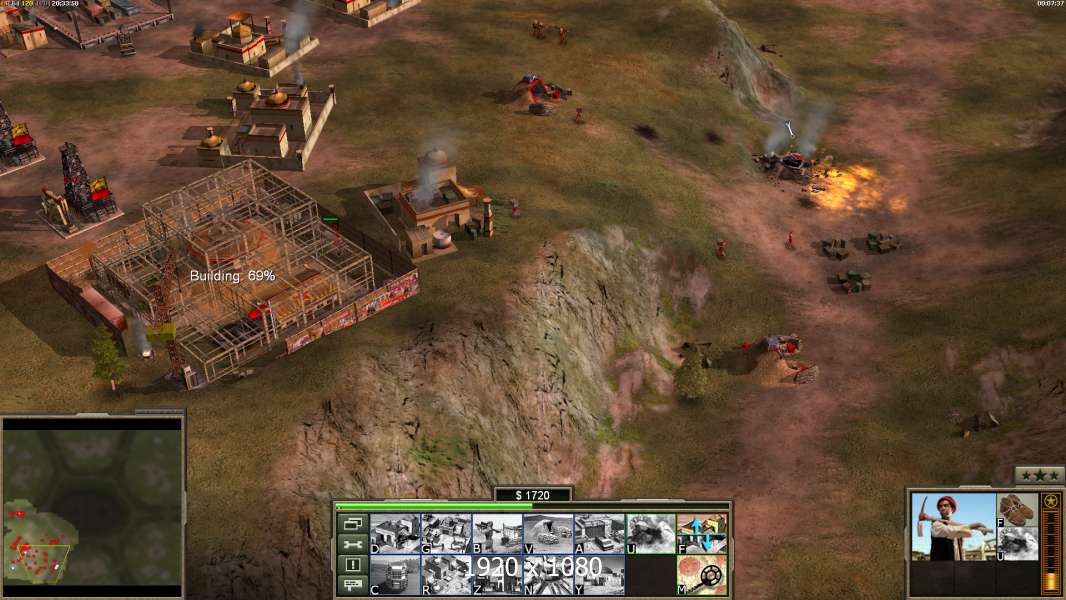Select the truck build icon labeled C
1066x600 pixels.
tap(395, 574)
